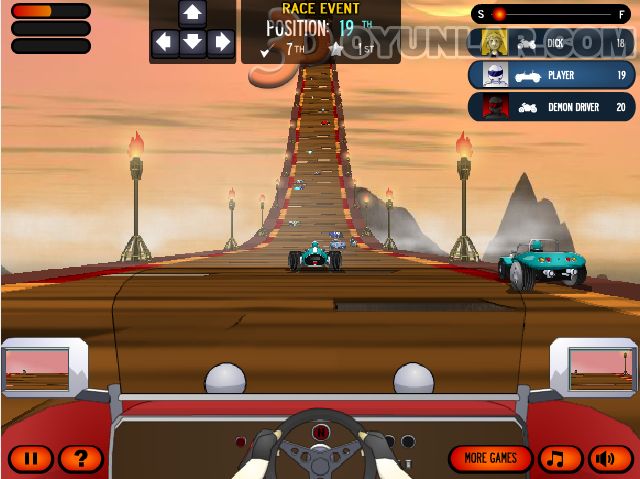Select the Demon Driver racer row
This screenshot has width=640, height=479.
click(552, 107)
